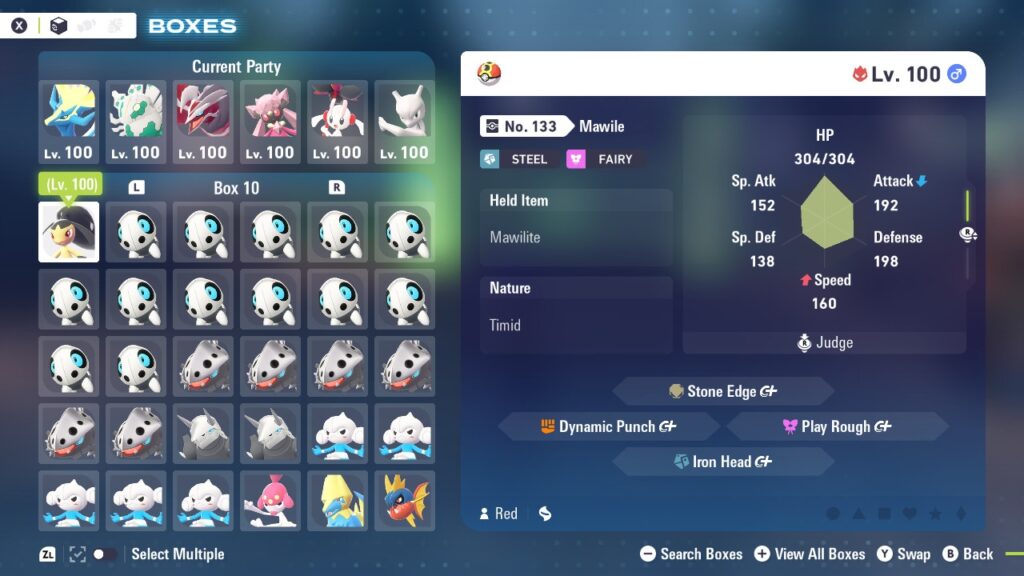
Task: Select Xerneas in the current party
Action: coord(70,122)
